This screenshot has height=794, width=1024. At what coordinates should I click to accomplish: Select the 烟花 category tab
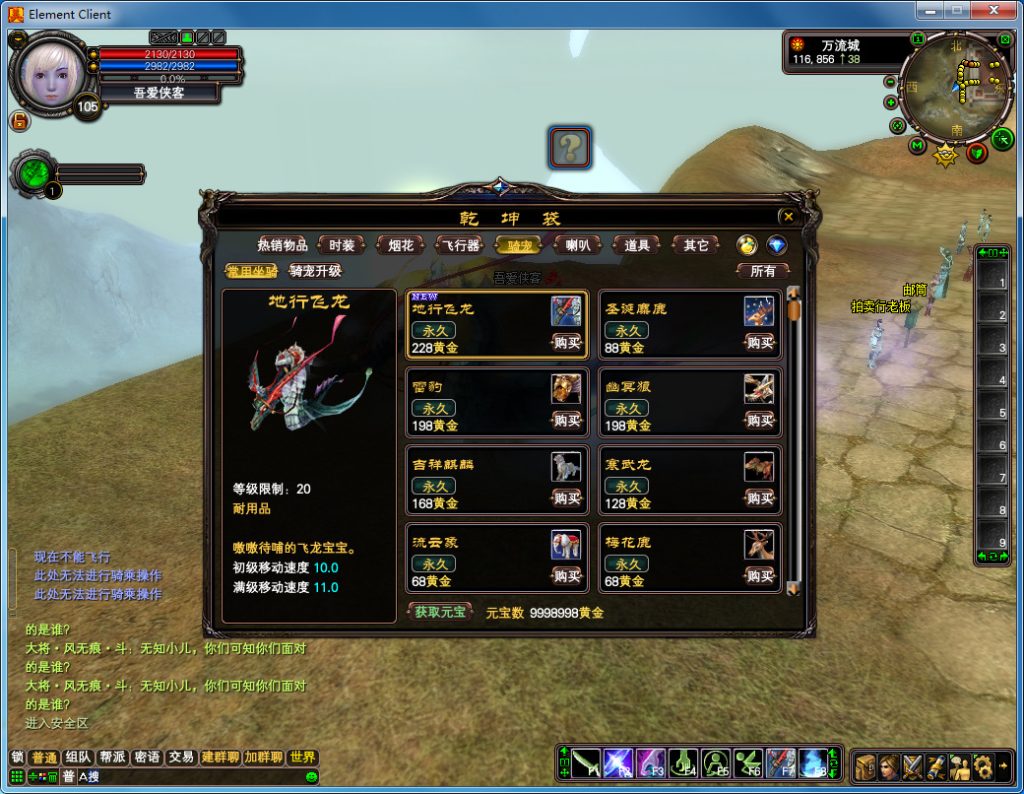[401, 245]
